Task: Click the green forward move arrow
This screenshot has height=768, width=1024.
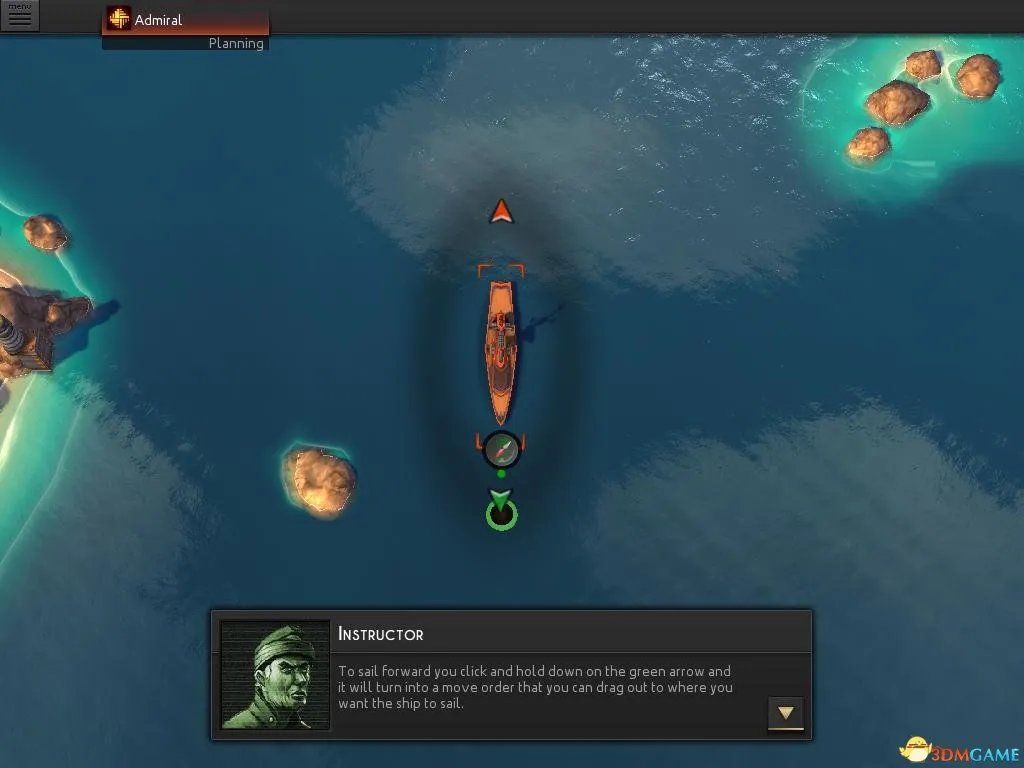Action: click(x=500, y=499)
